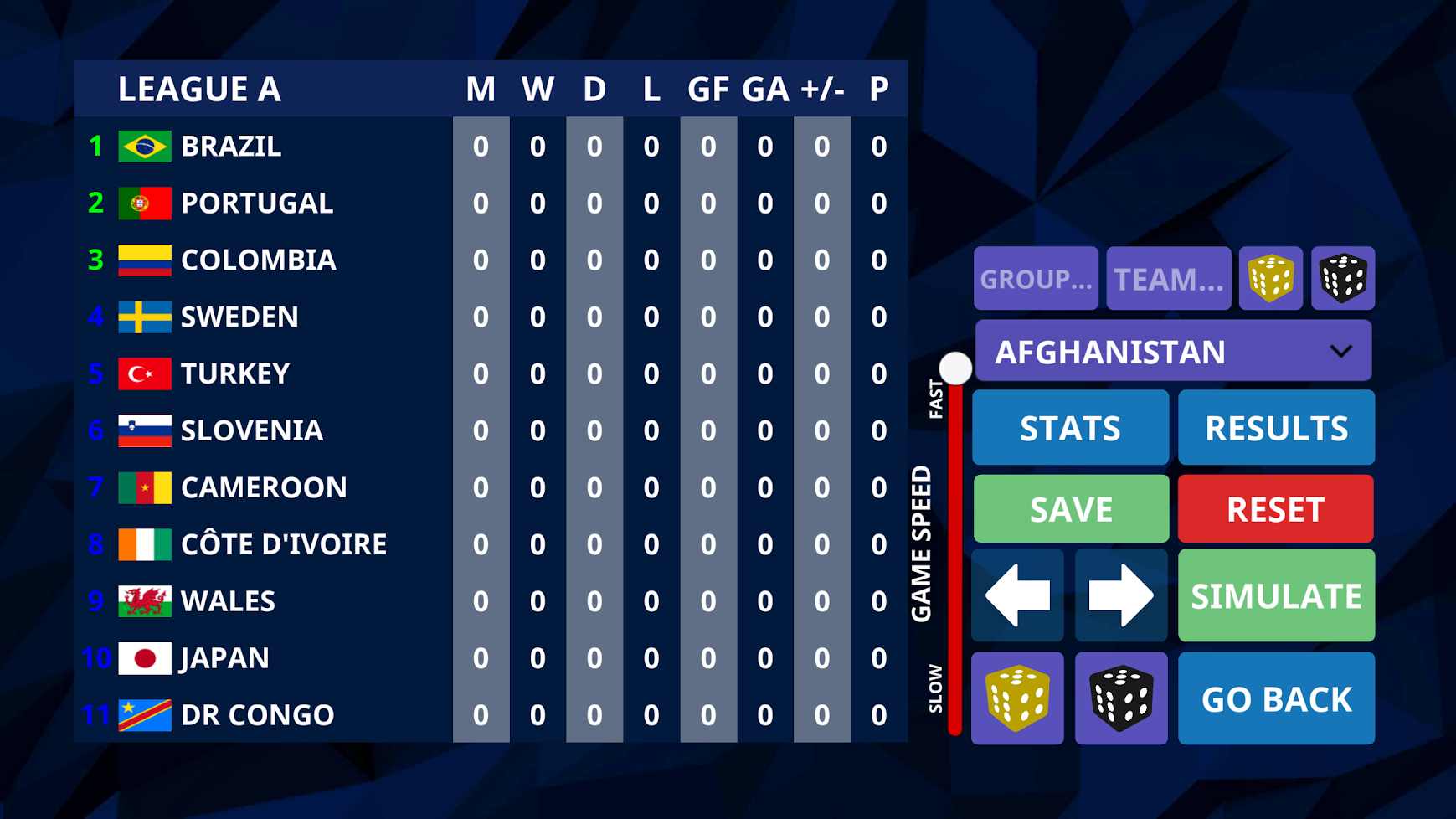Screen dimensions: 1456x819
Task: Click the right arrow navigation icon
Action: point(1121,595)
